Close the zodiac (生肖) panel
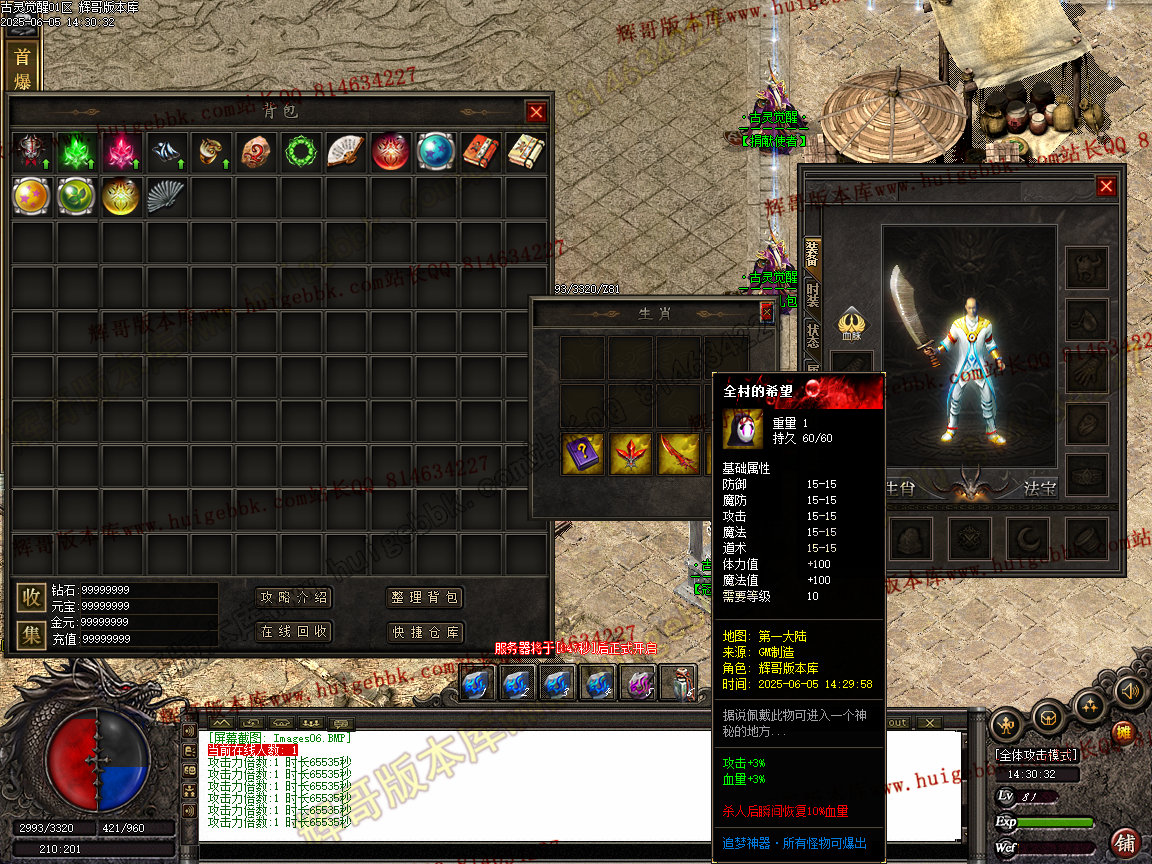This screenshot has width=1152, height=864. [x=766, y=313]
